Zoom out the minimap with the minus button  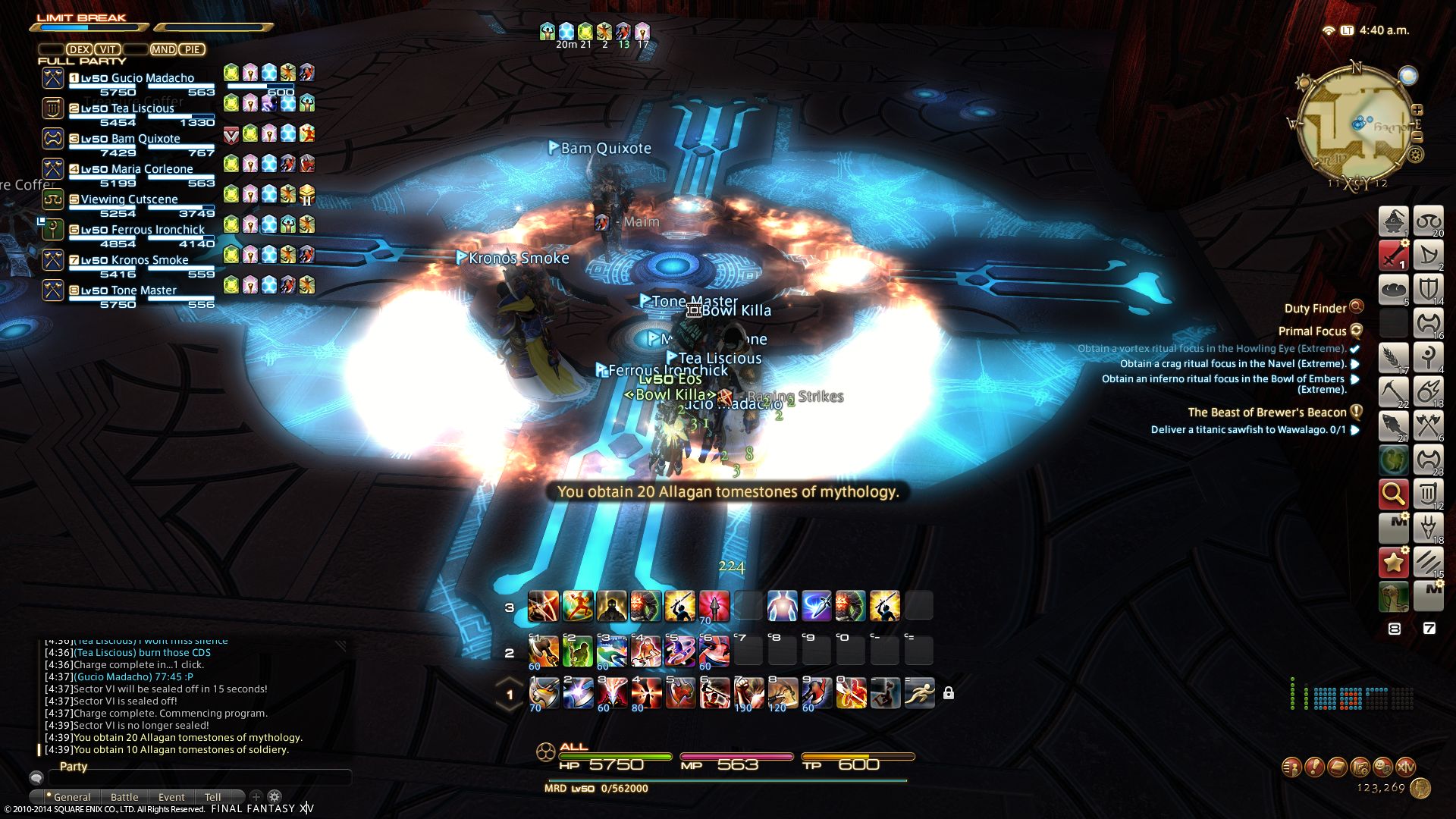click(1417, 137)
